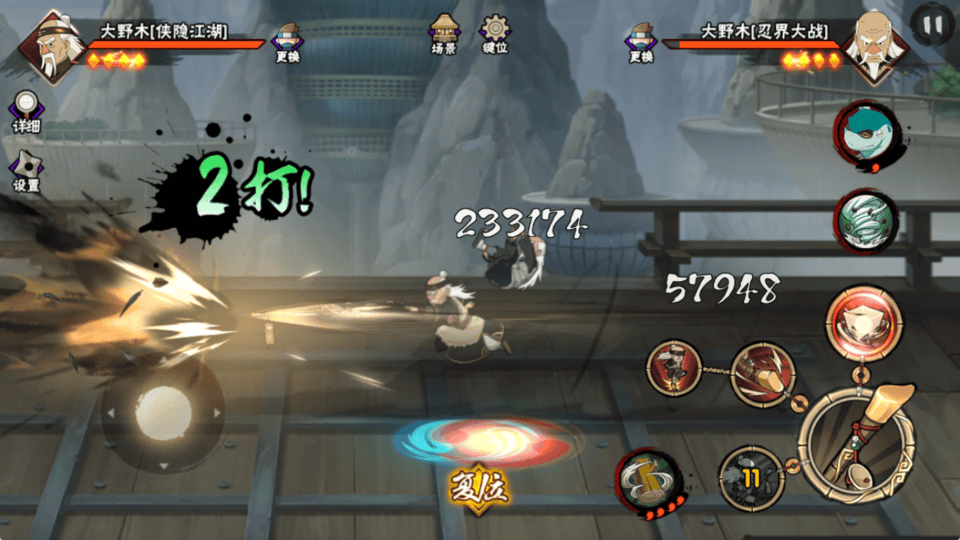This screenshot has width=960, height=540.
Task: Open the 设置 settings menu
Action: [x=26, y=171]
